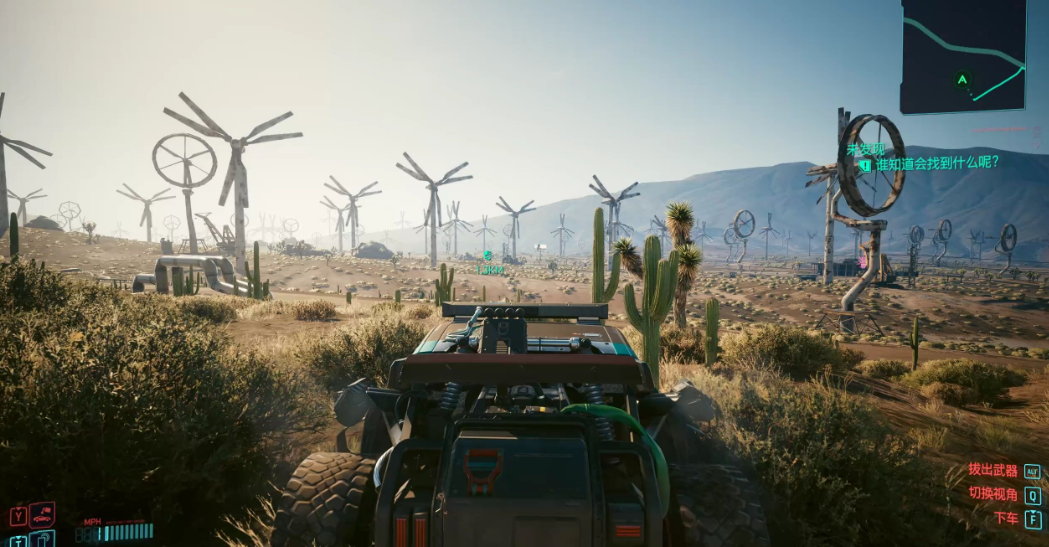The width and height of the screenshot is (1049, 547).
Task: Select the tracked quest objective text
Action: [x=936, y=163]
